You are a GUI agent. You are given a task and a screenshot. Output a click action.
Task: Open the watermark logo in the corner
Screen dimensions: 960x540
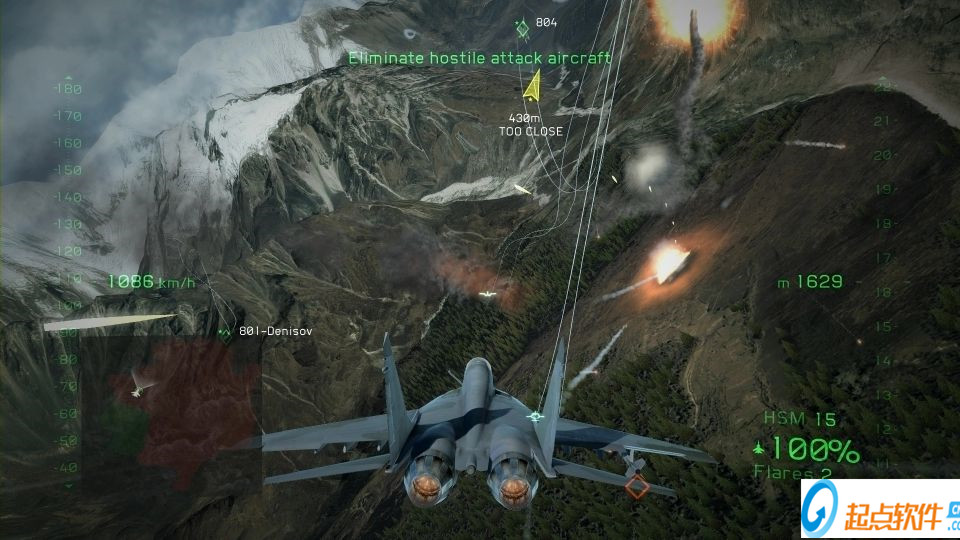(x=880, y=510)
